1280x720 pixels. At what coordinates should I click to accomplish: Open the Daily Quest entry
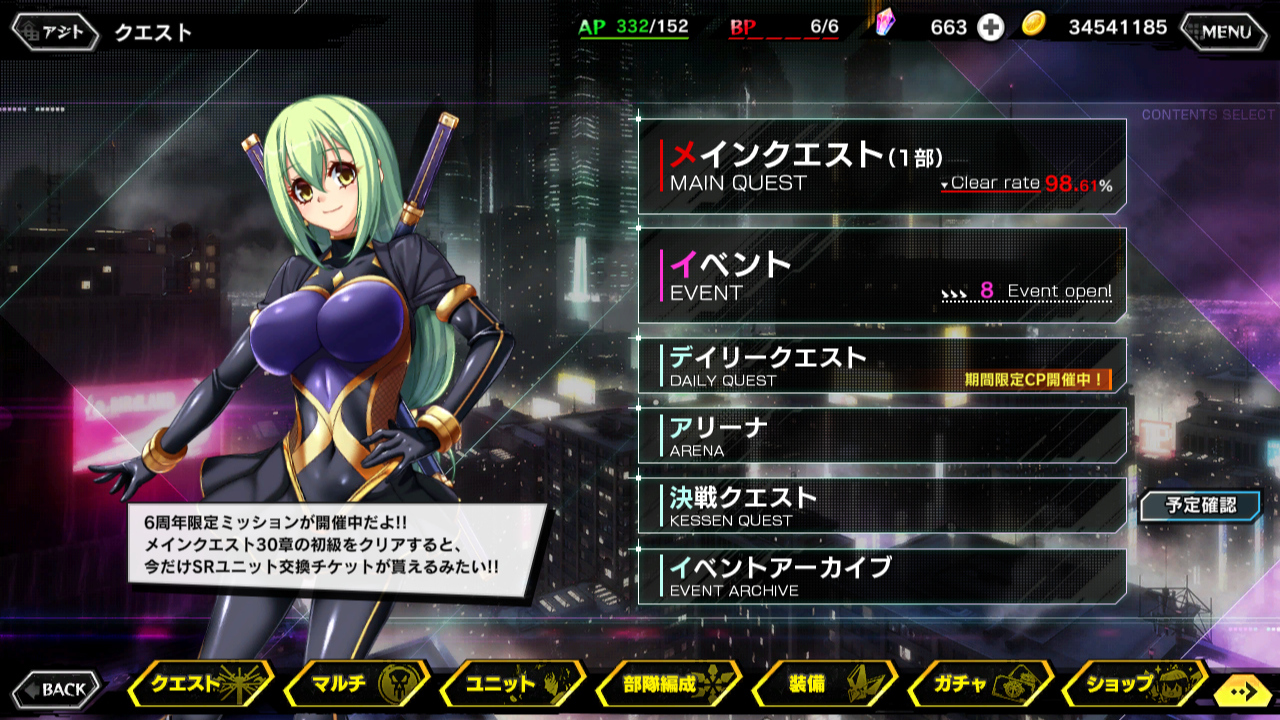tap(882, 365)
